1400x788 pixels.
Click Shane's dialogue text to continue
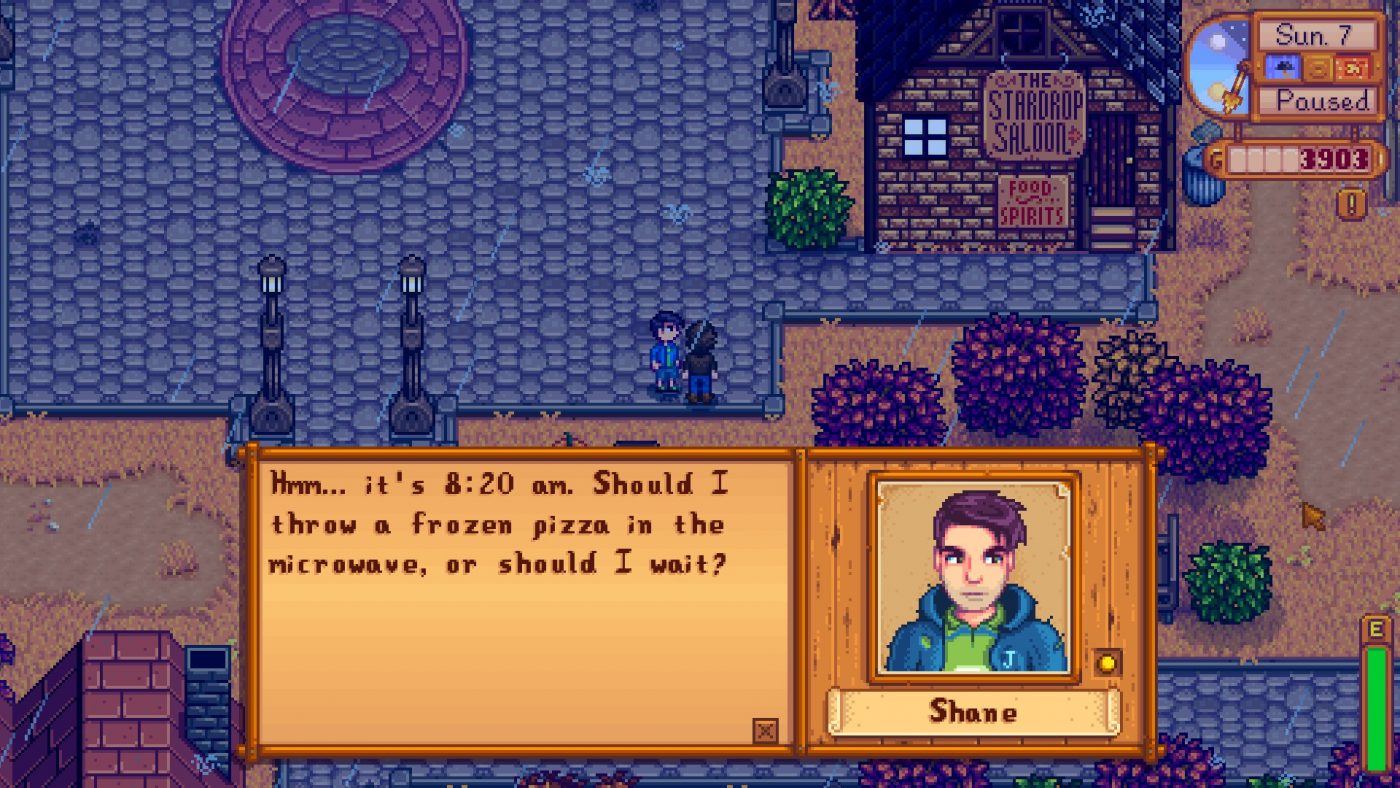click(x=498, y=525)
